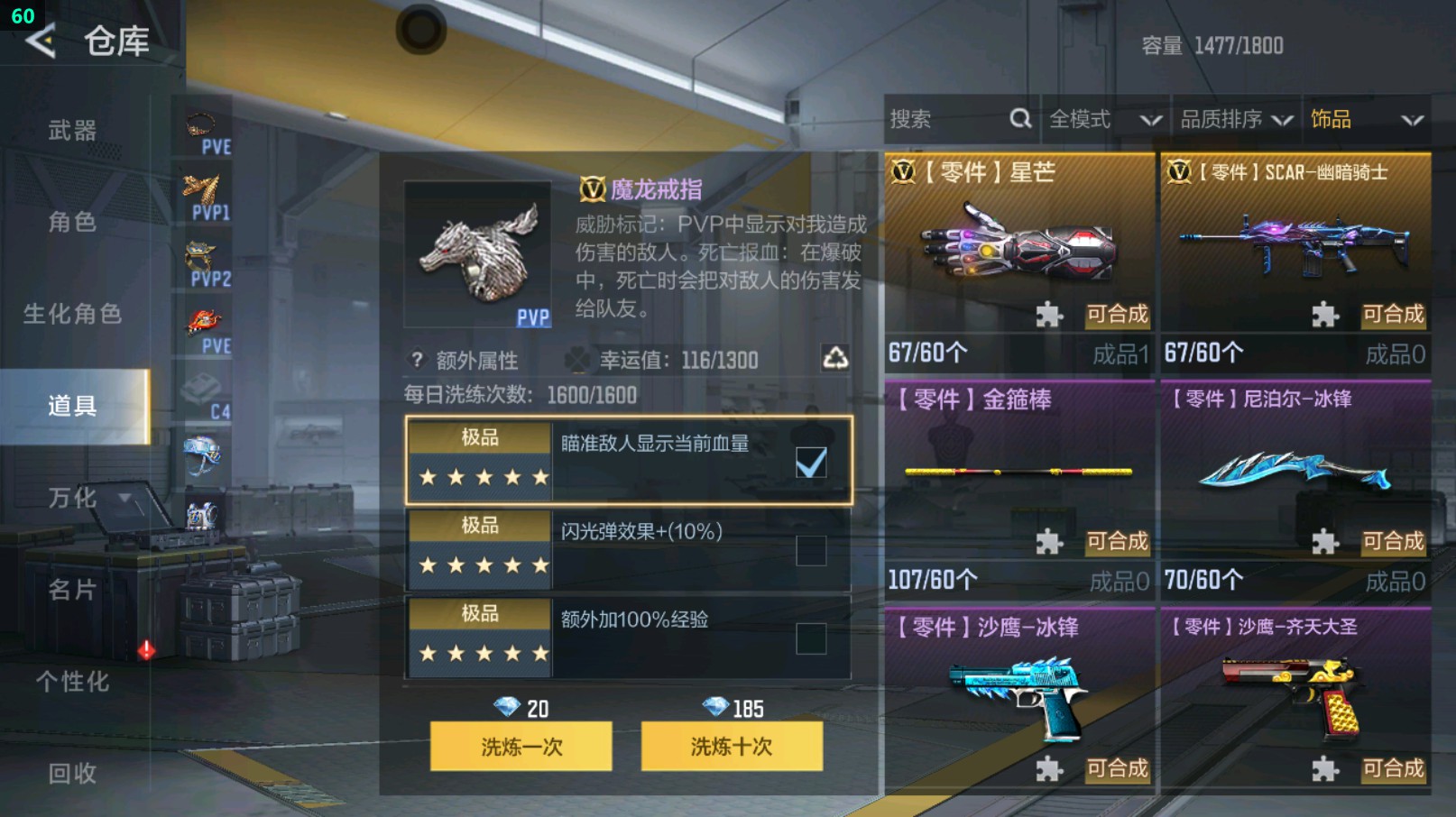Click the C4 item icon in the item strip
The image size is (1456, 817).
(x=202, y=388)
